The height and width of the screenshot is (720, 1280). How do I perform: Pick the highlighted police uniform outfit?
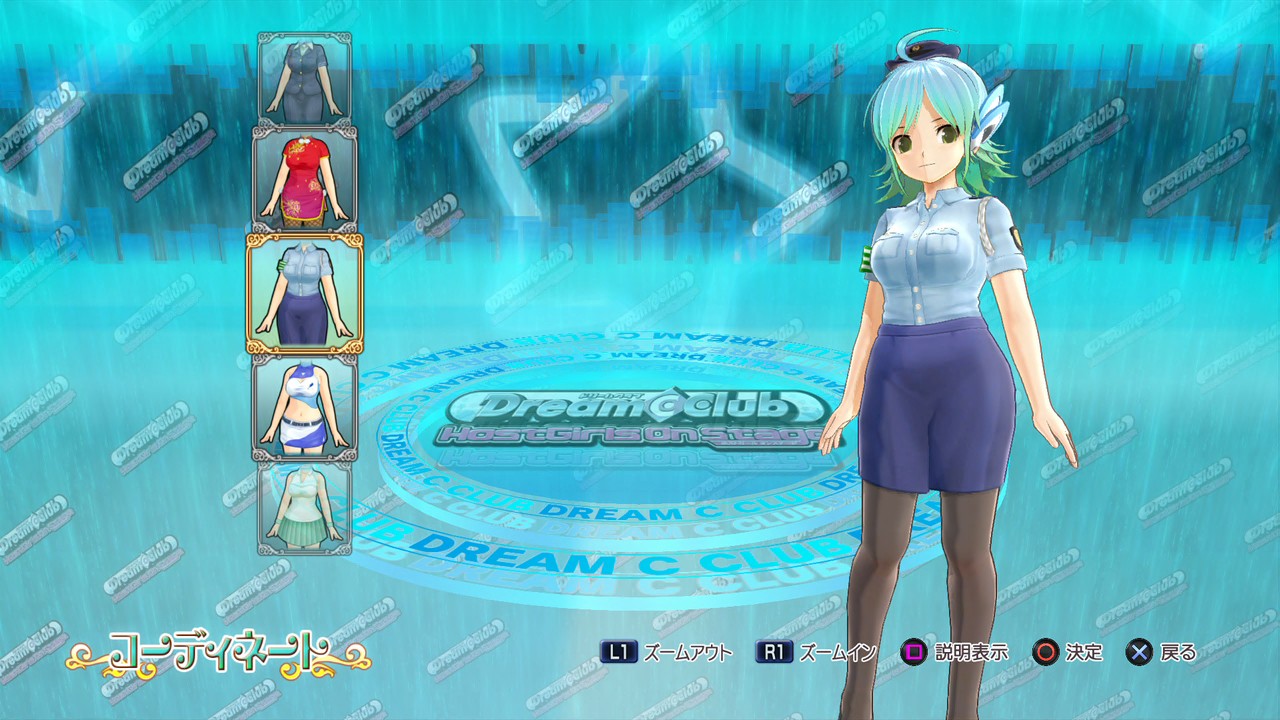305,293
